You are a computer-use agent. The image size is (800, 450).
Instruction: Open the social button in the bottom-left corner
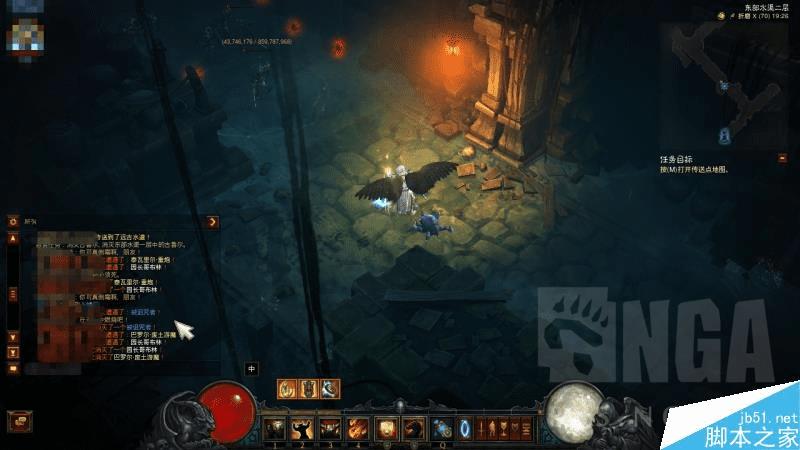pos(14,421)
